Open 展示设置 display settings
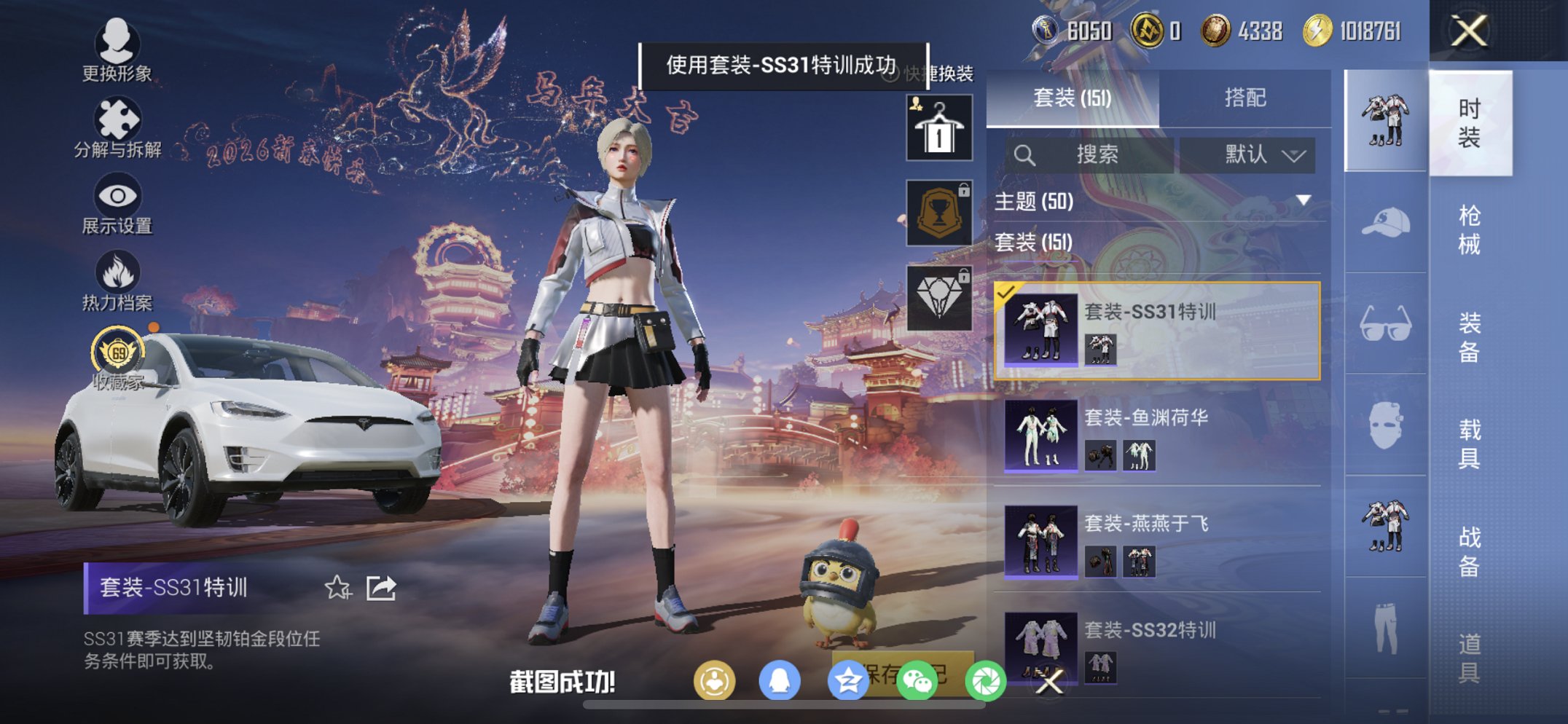 click(x=117, y=197)
